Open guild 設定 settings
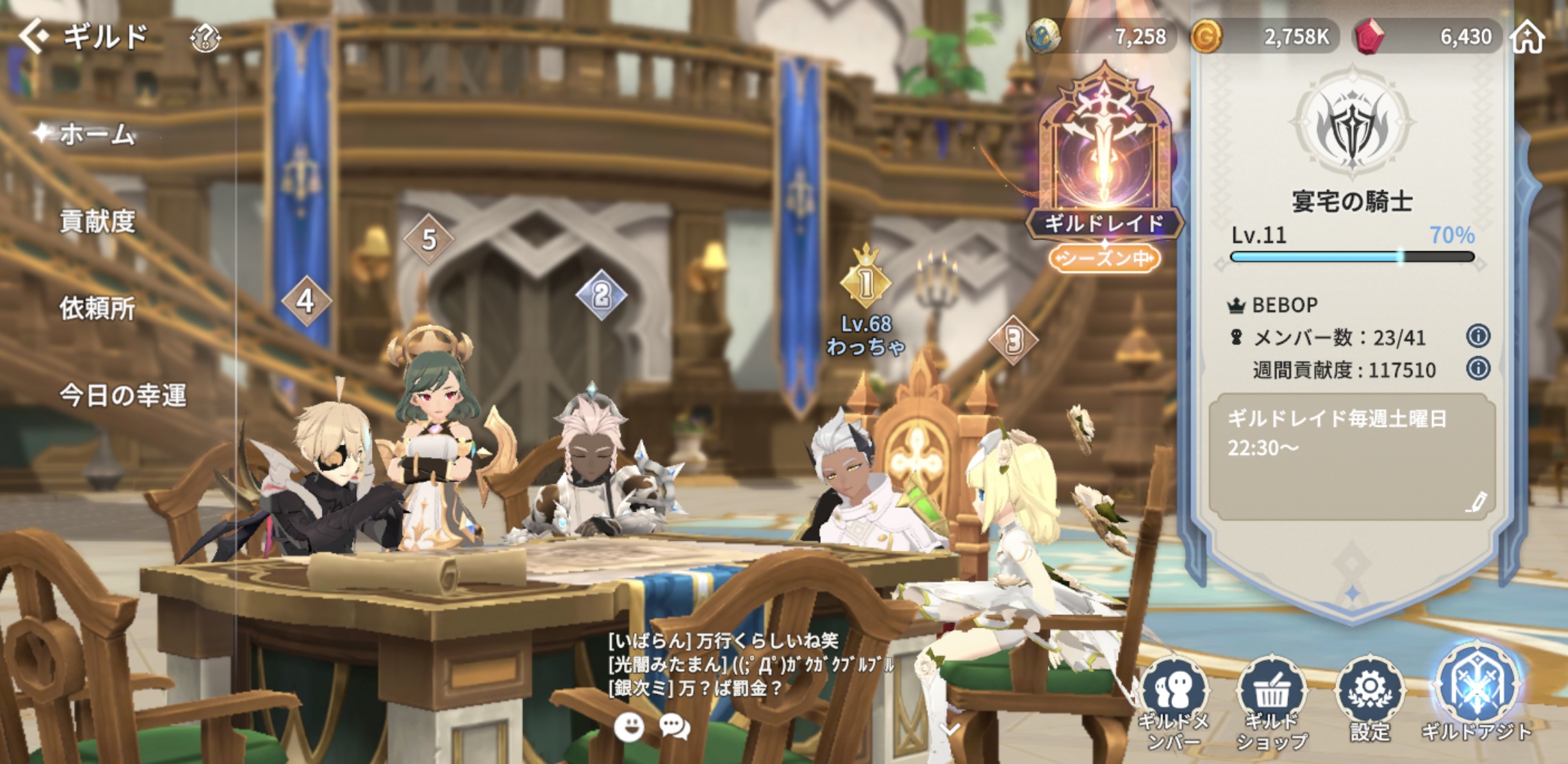Screen dimensions: 1568x764 1369,697
